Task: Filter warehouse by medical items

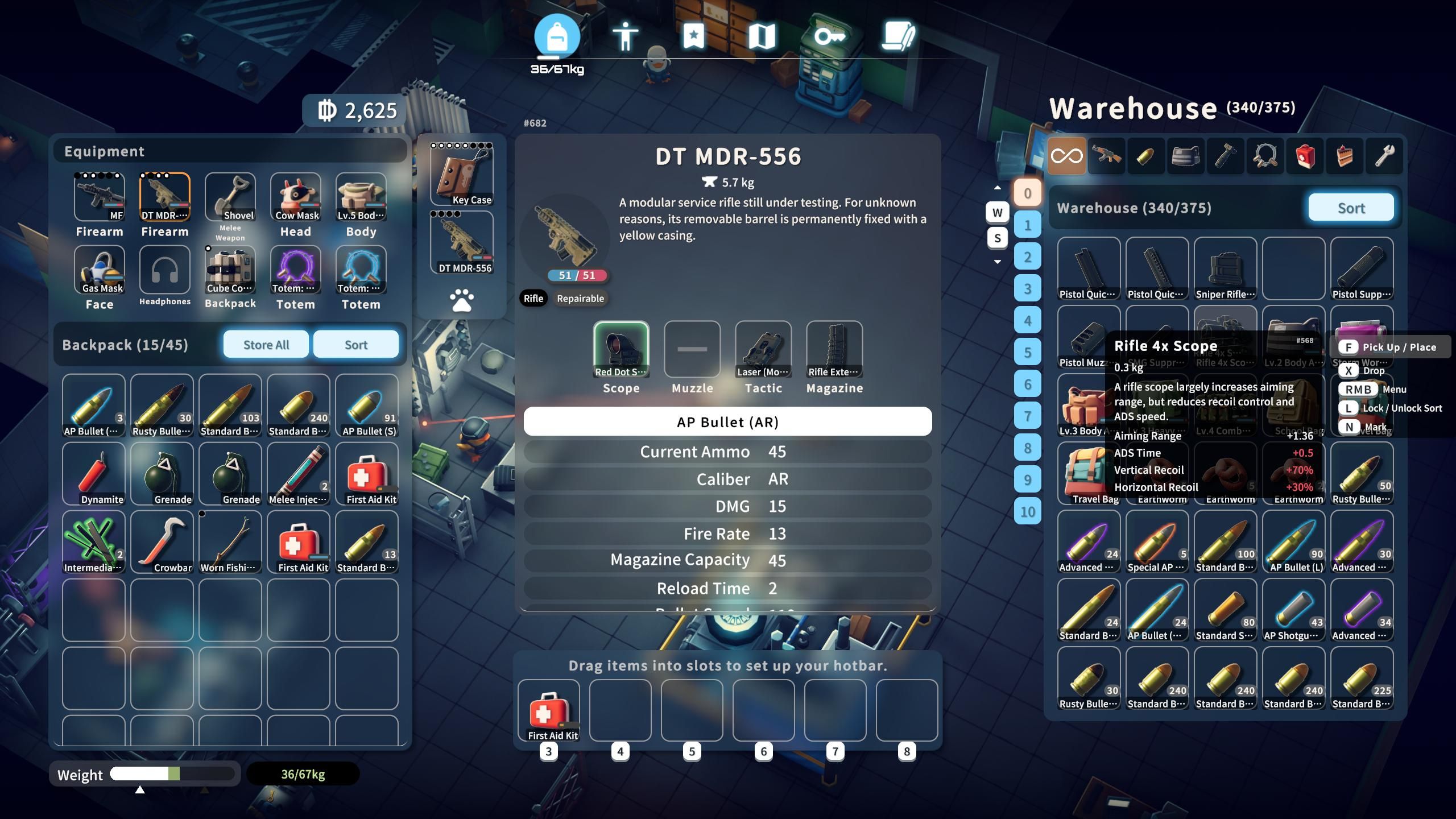Action: [1305, 156]
